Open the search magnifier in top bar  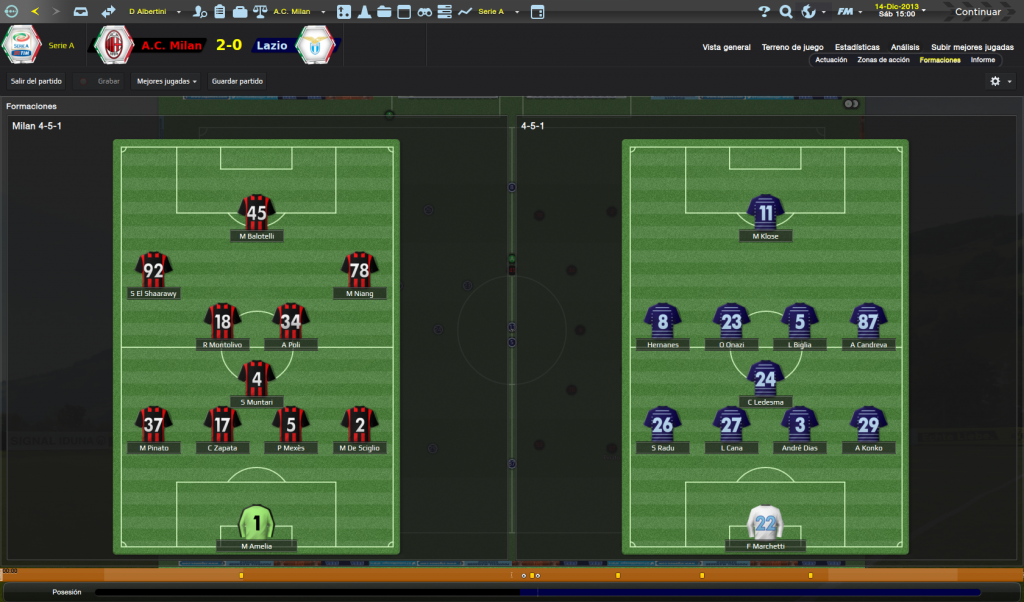pyautogui.click(x=786, y=12)
